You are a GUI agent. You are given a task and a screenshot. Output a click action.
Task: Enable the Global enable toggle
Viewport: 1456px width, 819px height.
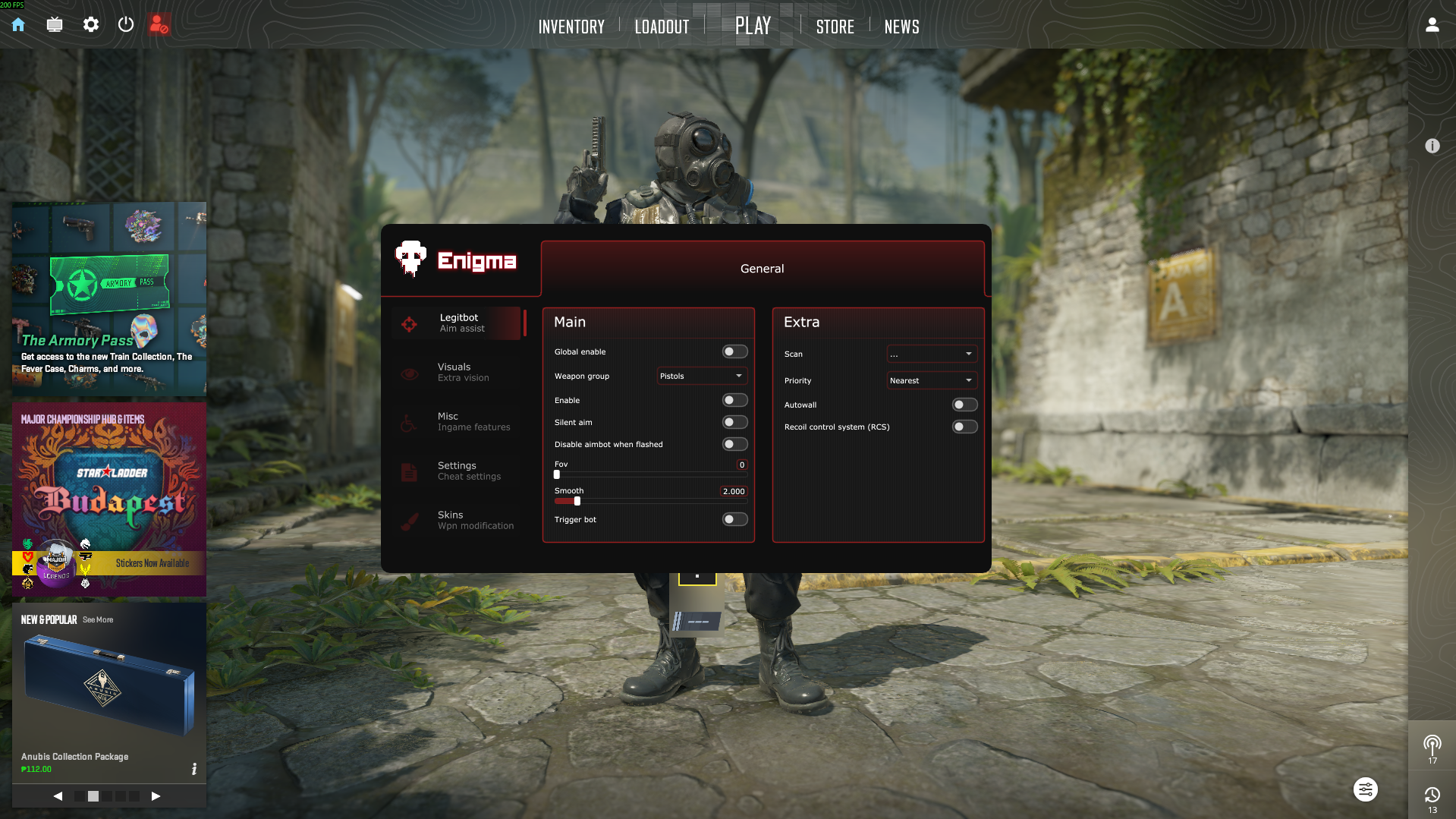click(x=733, y=351)
